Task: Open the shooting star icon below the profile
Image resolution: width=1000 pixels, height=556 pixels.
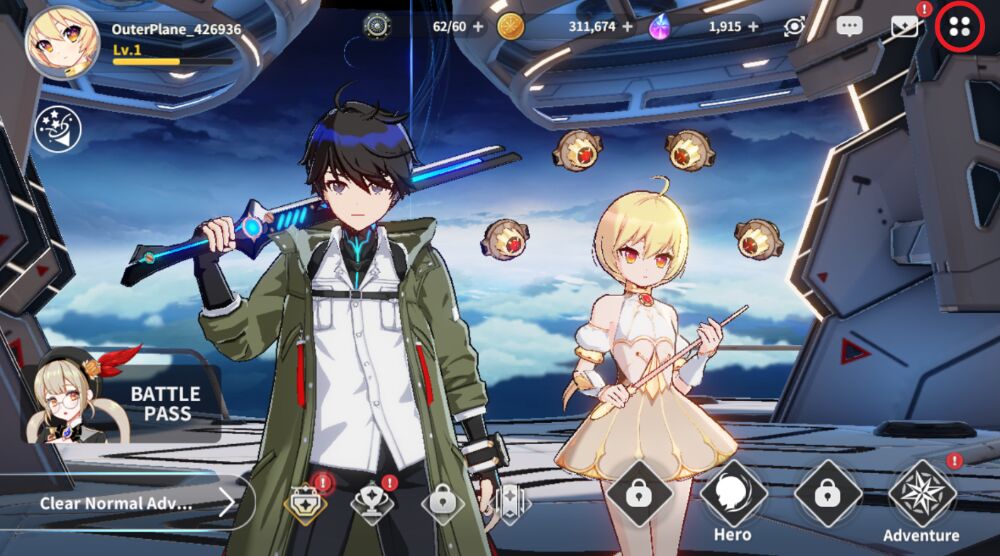Action: tap(57, 129)
